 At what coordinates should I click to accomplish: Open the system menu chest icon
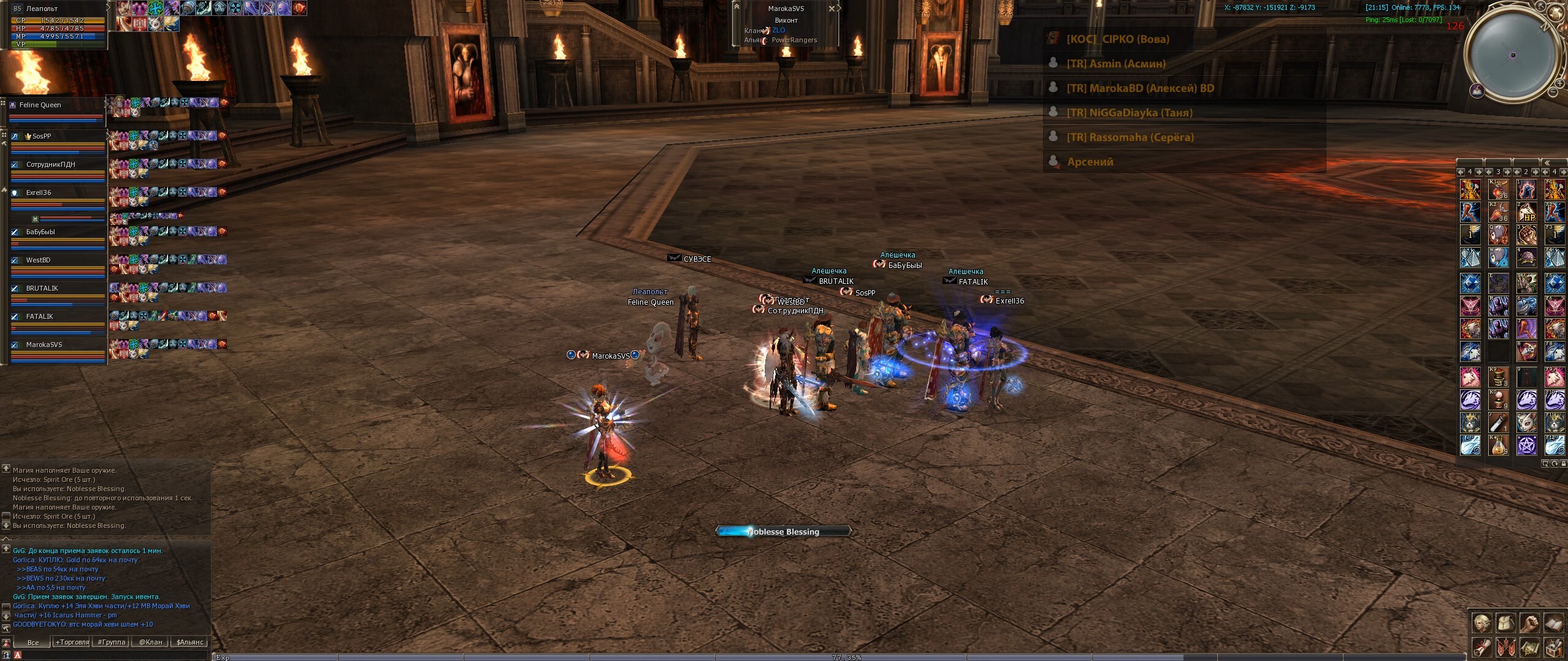(1553, 648)
